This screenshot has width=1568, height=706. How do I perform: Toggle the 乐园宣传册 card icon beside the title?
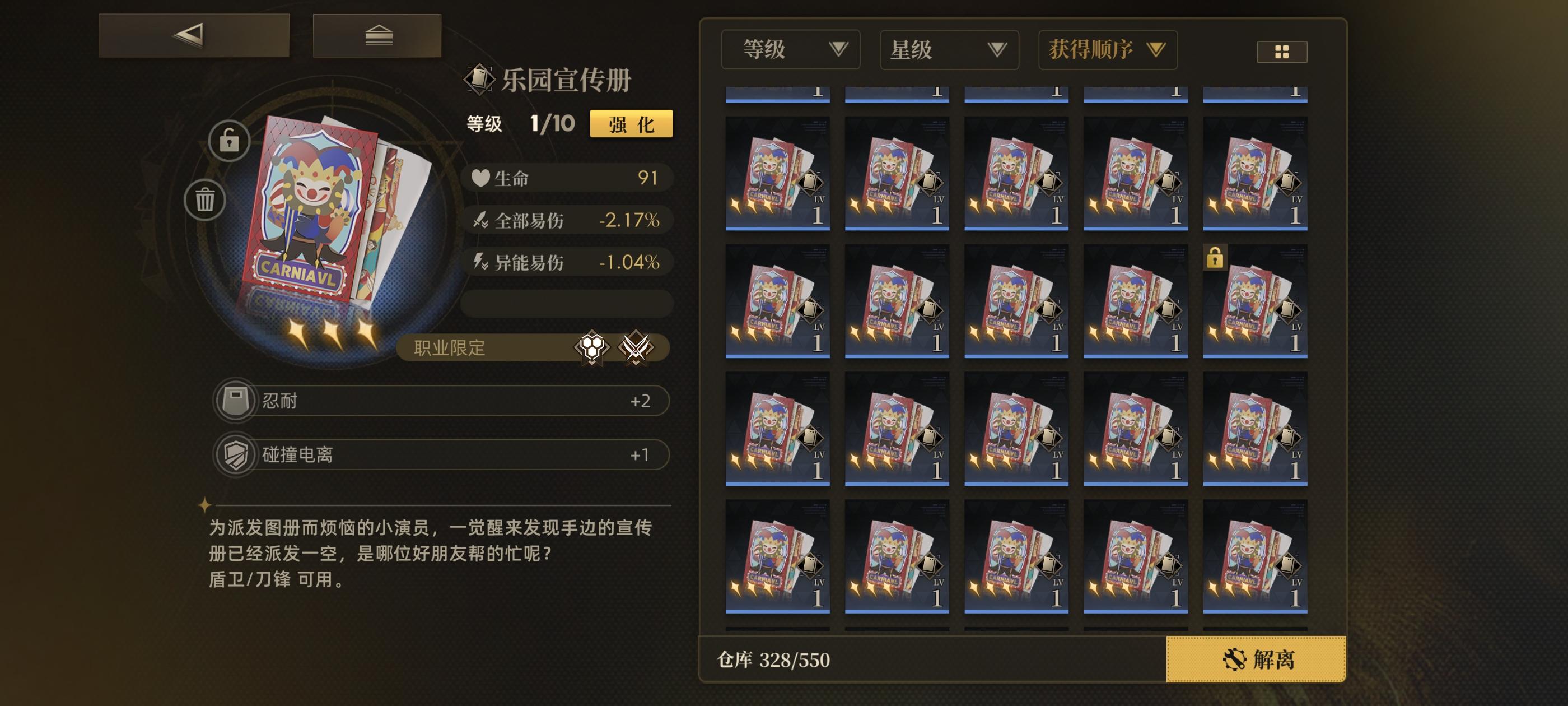point(480,78)
